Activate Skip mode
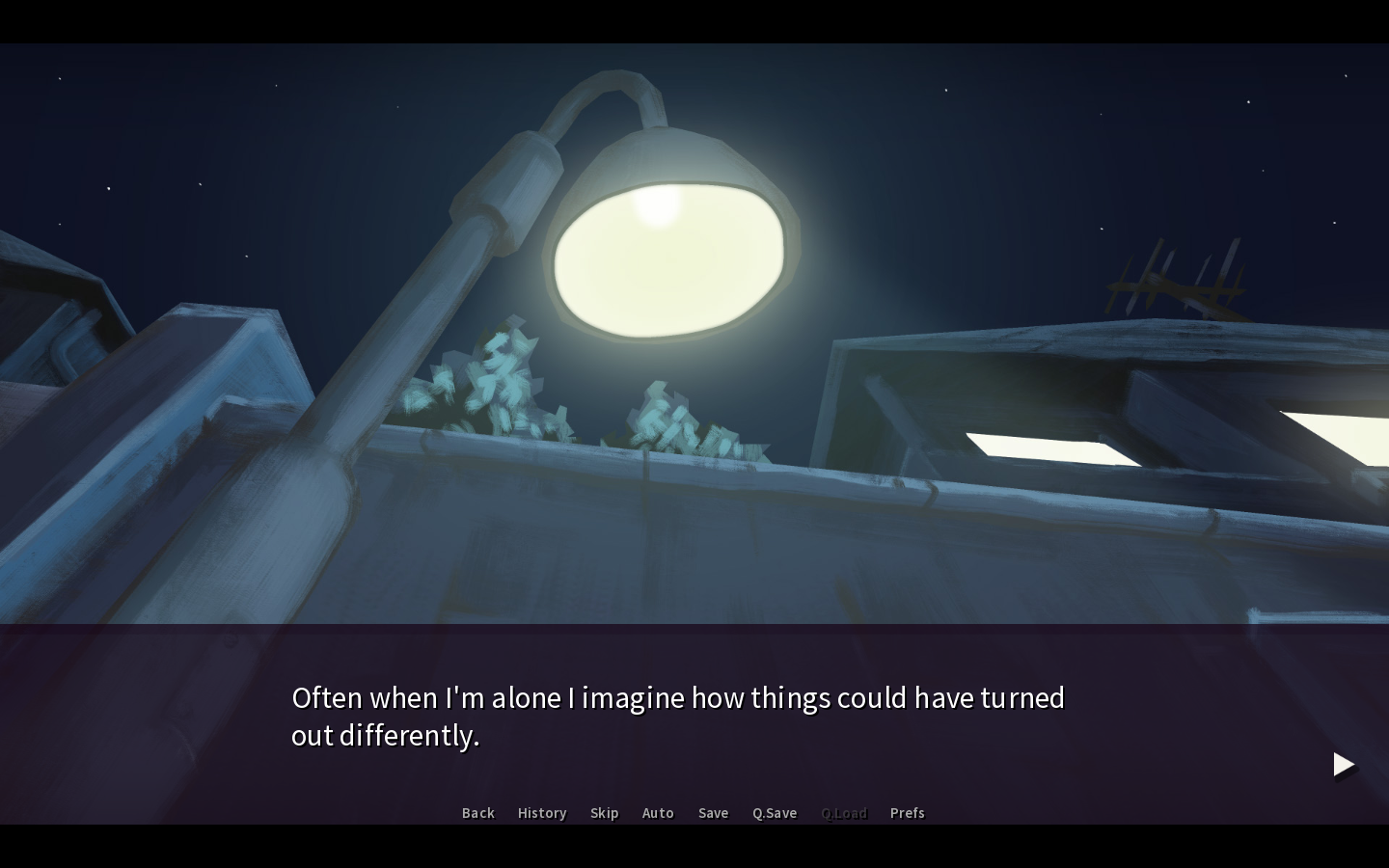 click(x=604, y=813)
